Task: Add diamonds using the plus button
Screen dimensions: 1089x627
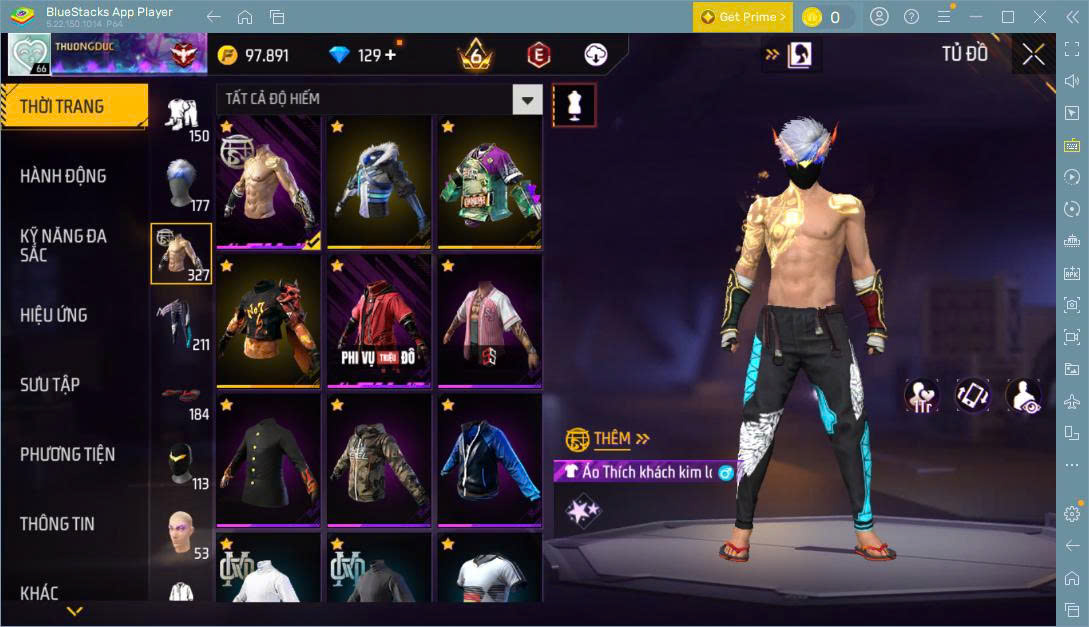Action: click(390, 55)
